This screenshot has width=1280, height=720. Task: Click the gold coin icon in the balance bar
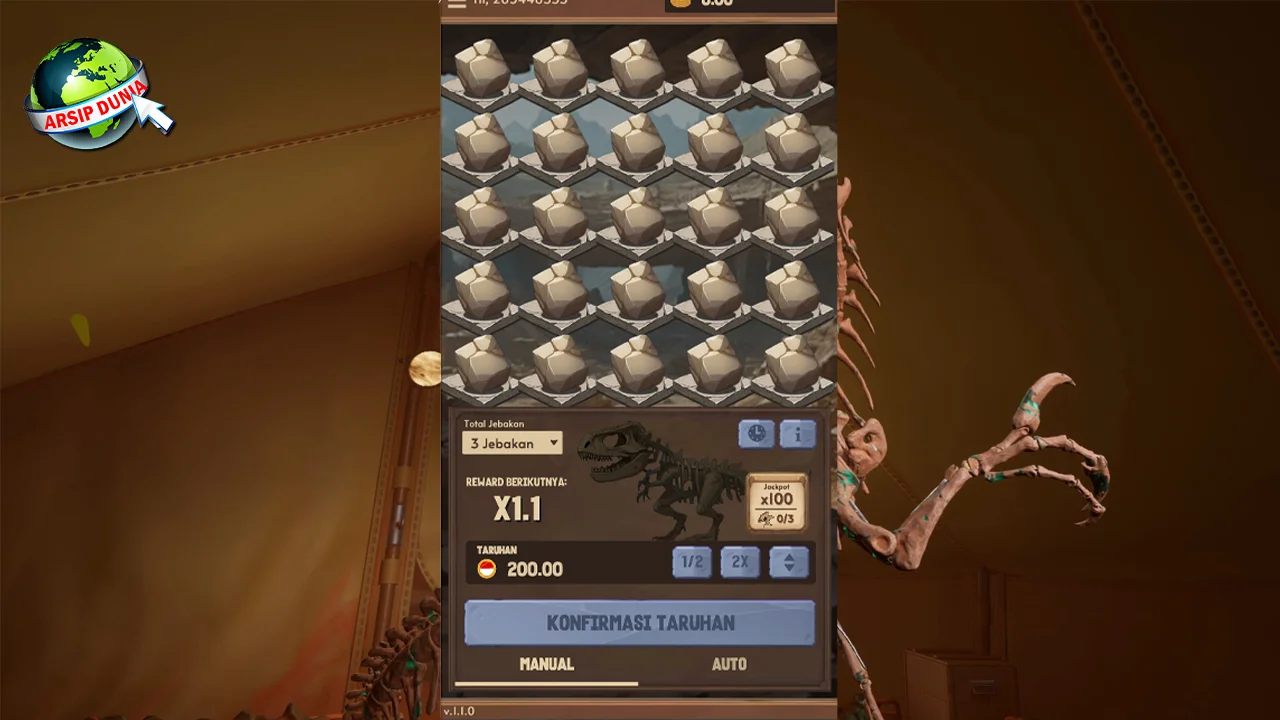(x=681, y=3)
